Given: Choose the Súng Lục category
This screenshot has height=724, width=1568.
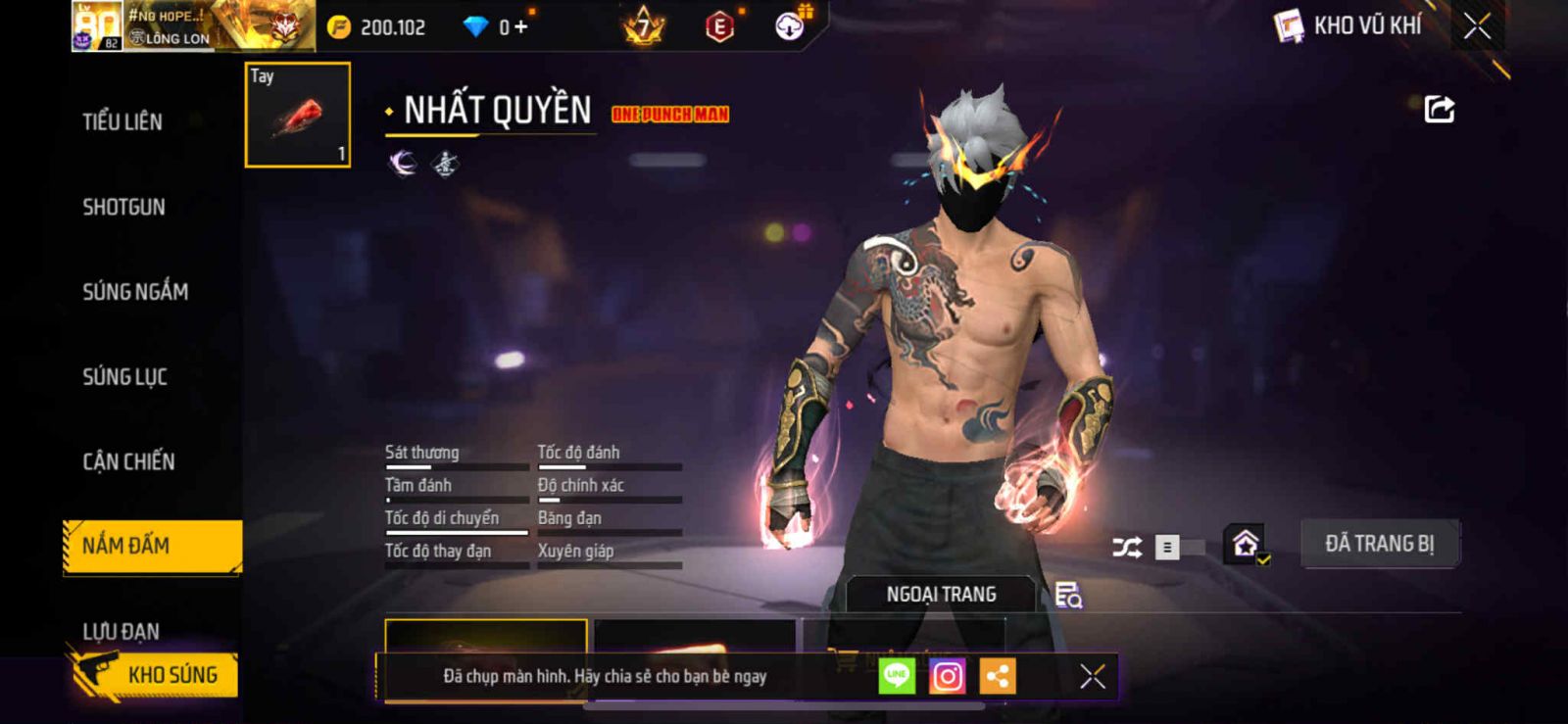Looking at the screenshot, I should [x=124, y=377].
